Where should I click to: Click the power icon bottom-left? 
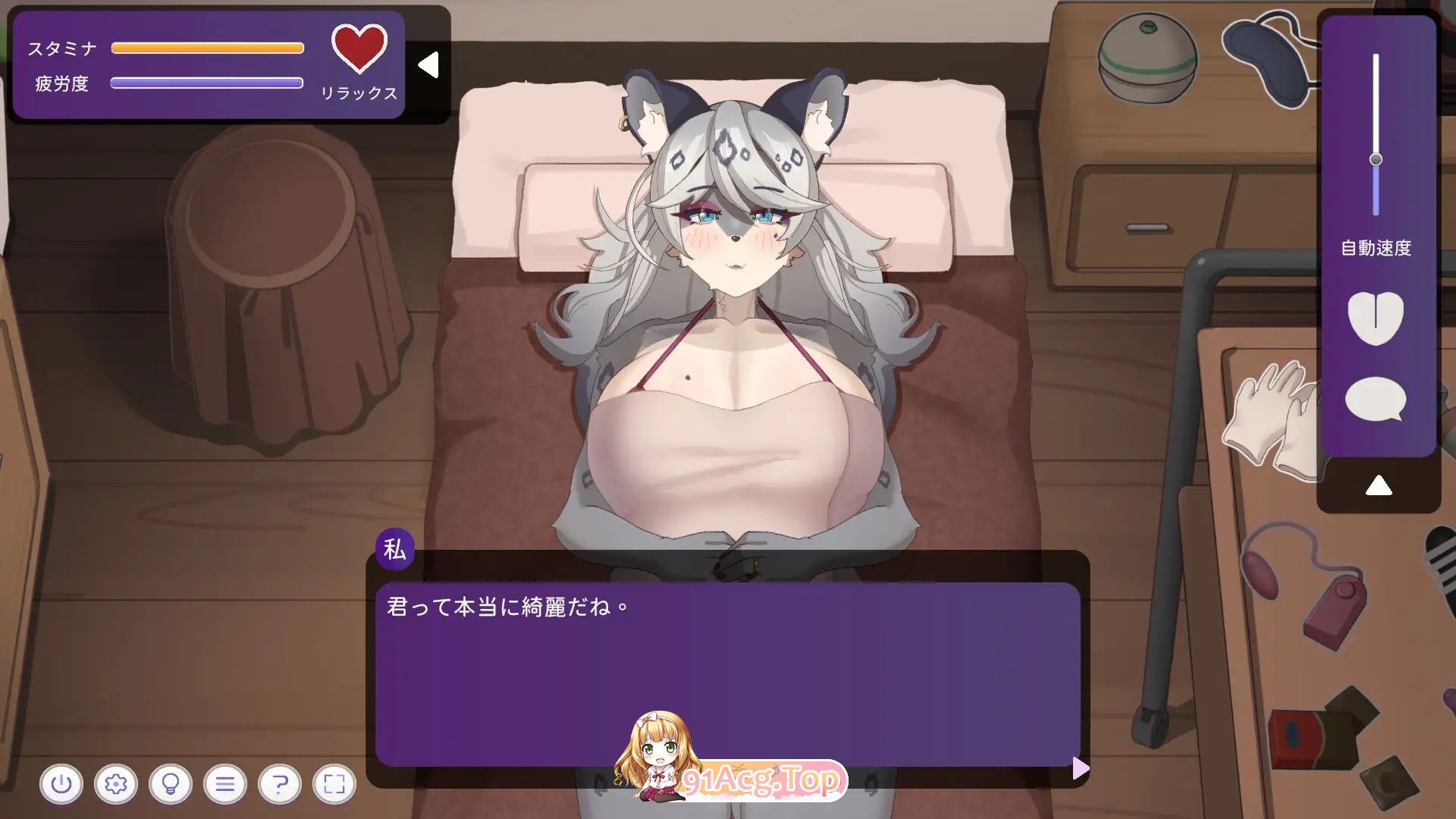pos(62,783)
